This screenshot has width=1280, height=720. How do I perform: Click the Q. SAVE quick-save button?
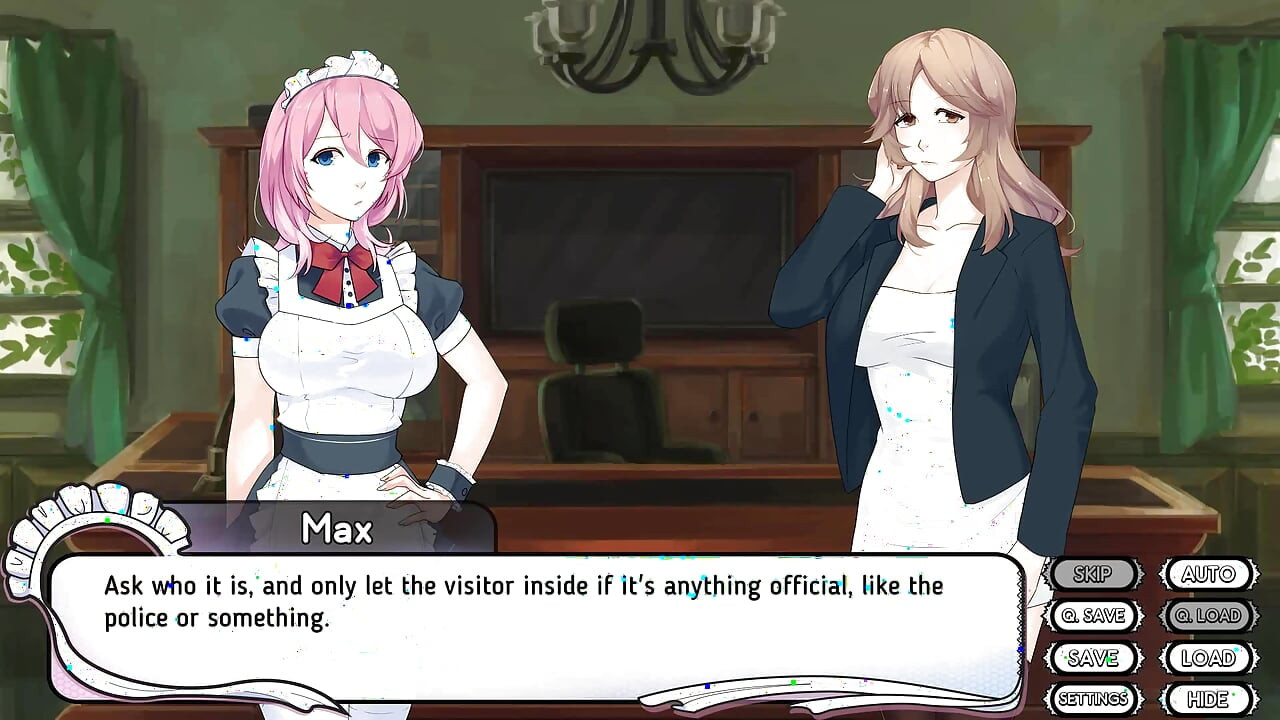point(1094,616)
